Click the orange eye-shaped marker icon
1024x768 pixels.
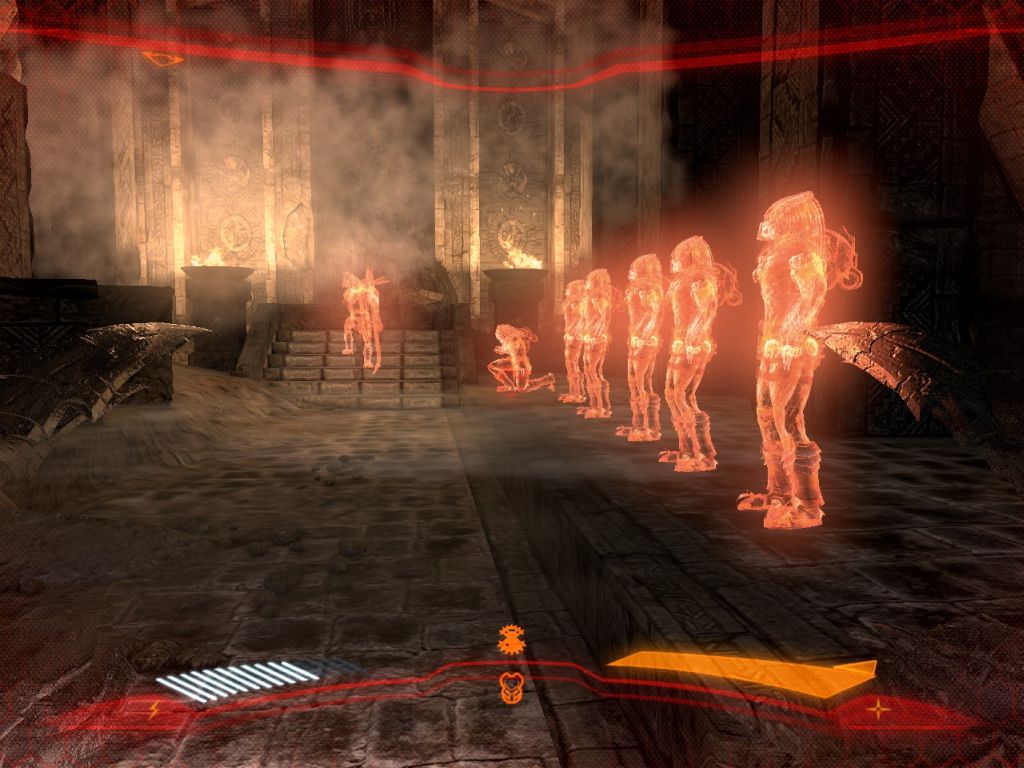click(162, 59)
